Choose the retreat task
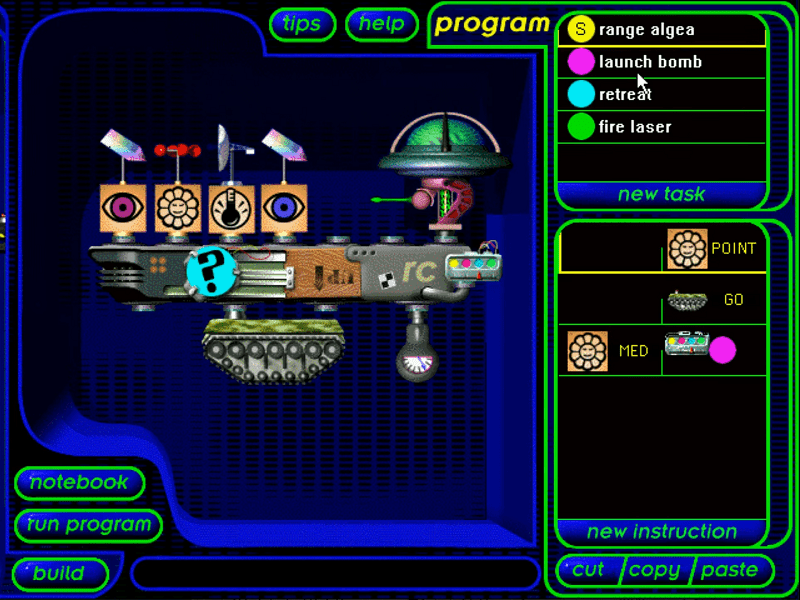Viewport: 800px width, 600px height. pyautogui.click(x=660, y=95)
